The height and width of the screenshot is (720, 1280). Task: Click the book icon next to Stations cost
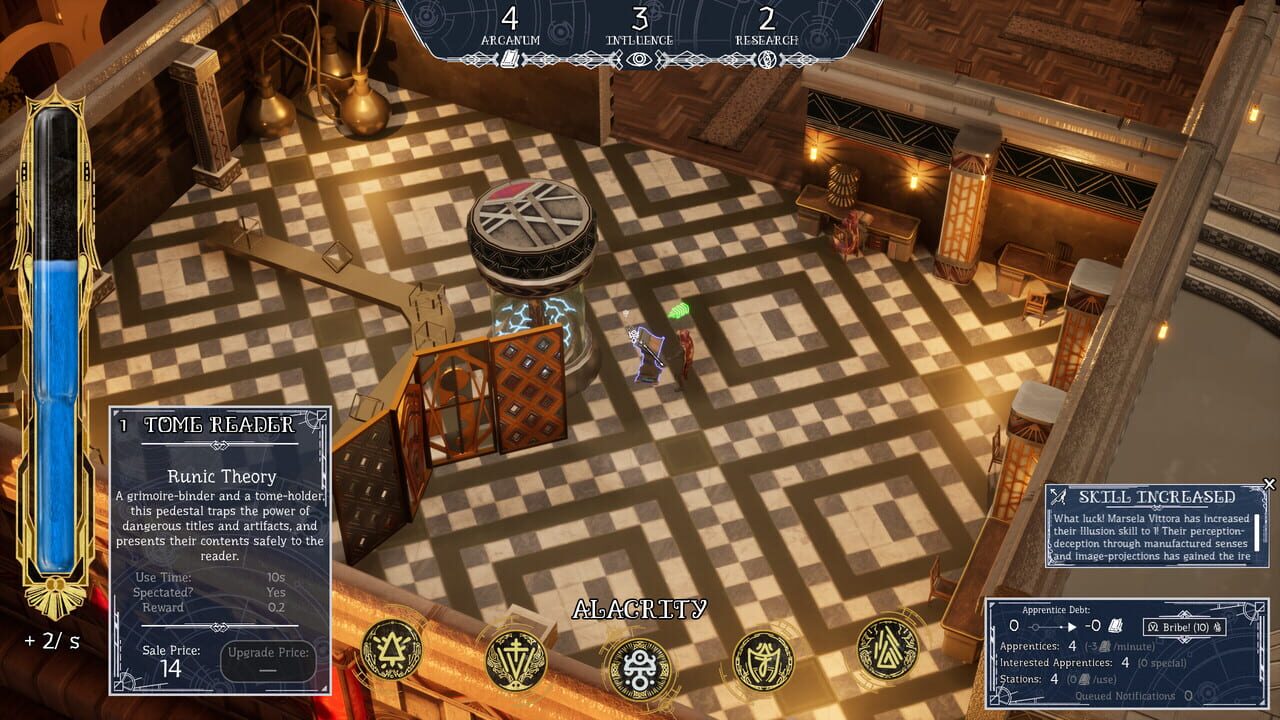point(1084,679)
